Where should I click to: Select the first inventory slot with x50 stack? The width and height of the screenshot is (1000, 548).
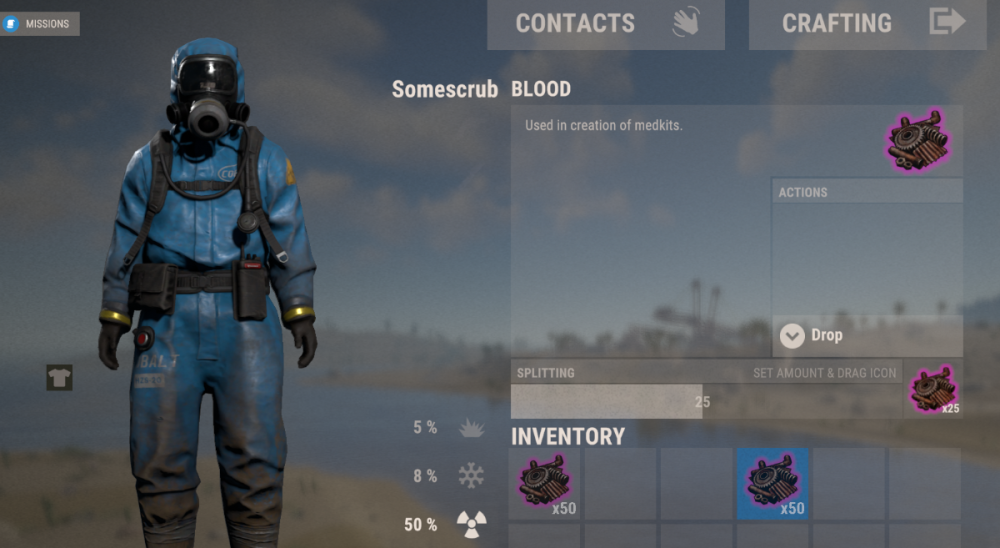(x=545, y=483)
